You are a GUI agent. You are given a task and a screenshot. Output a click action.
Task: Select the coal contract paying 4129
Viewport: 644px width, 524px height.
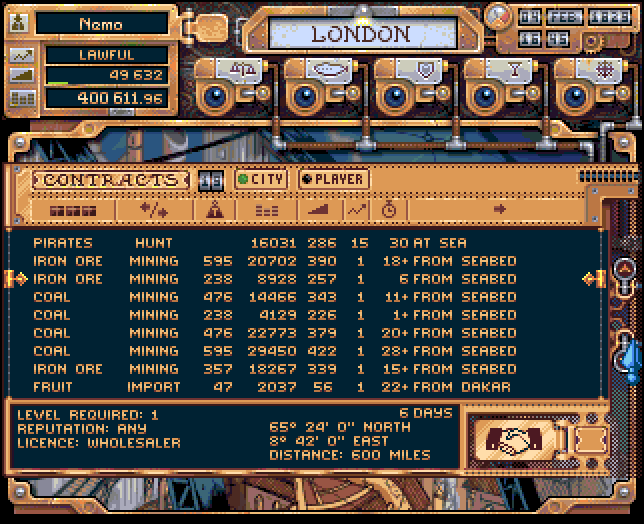pyautogui.click(x=300, y=315)
